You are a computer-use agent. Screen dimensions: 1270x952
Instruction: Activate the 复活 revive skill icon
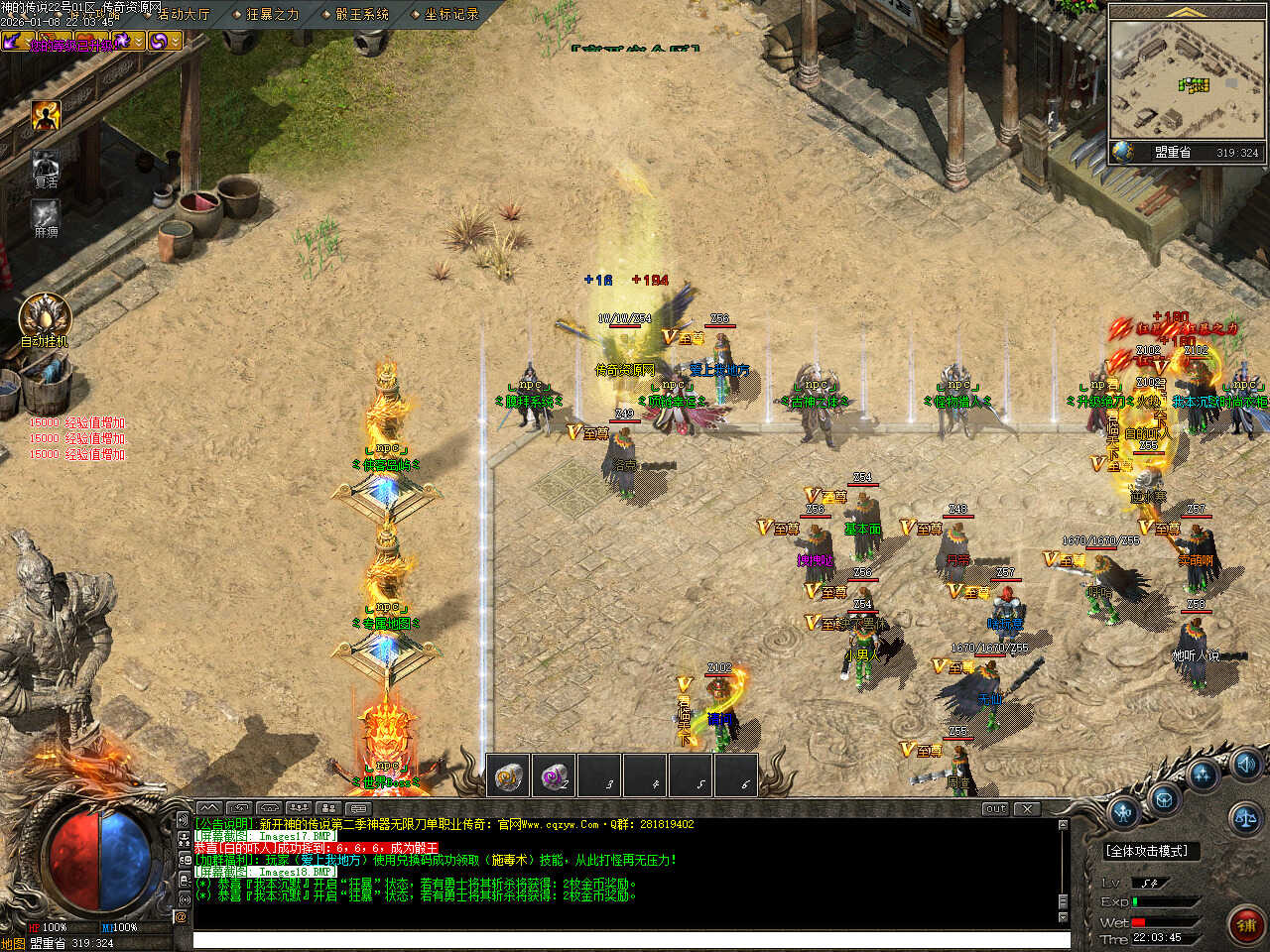pos(46,165)
